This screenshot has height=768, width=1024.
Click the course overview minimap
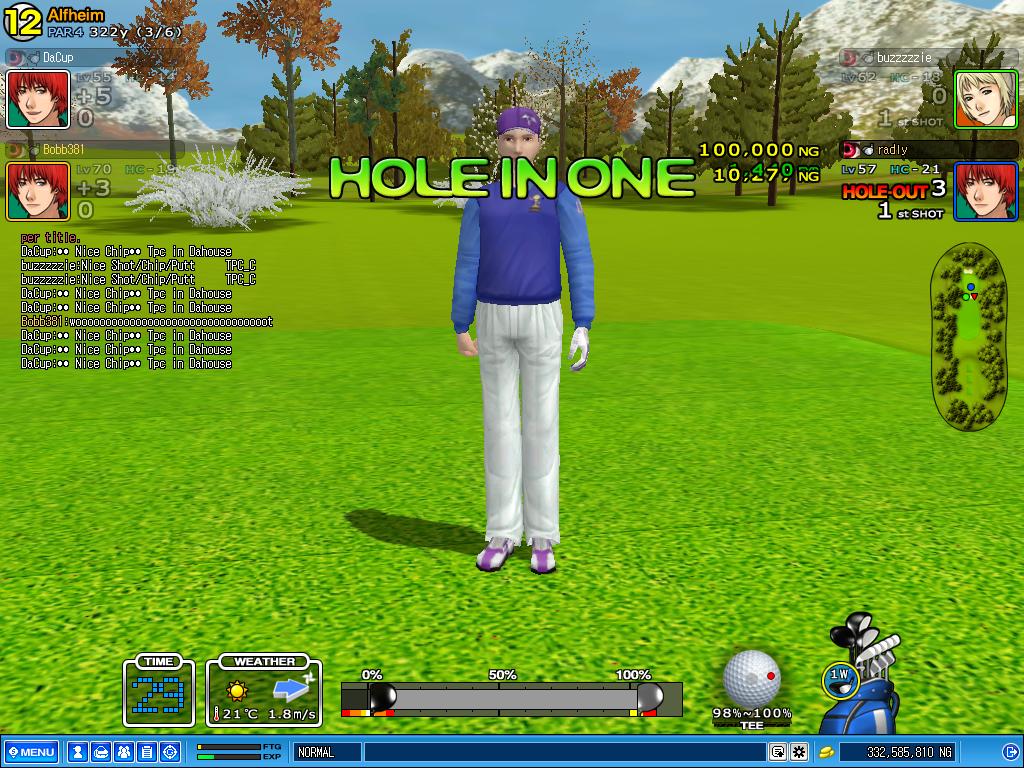coord(970,335)
